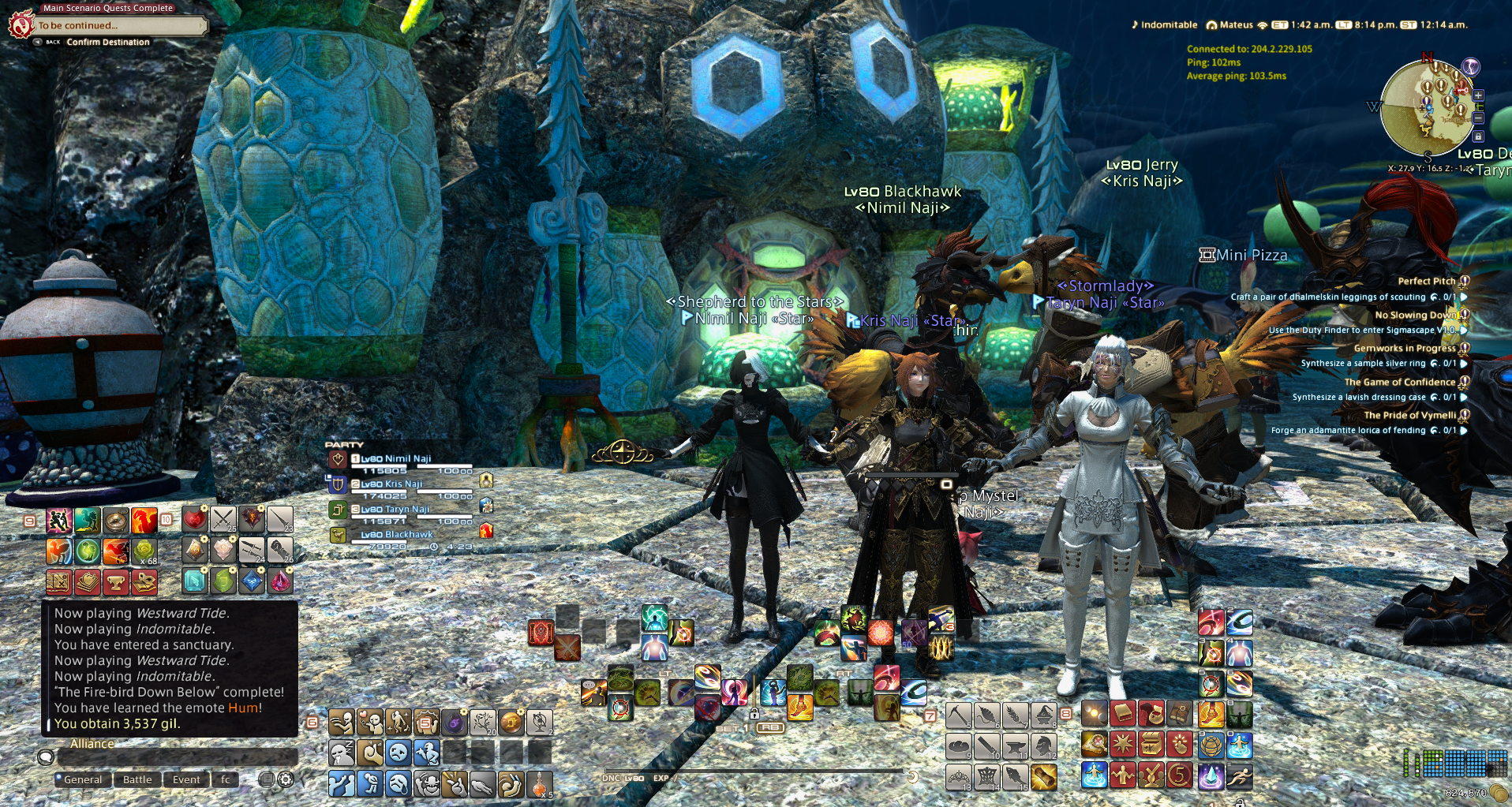Open chat log settings gear

pyautogui.click(x=286, y=779)
